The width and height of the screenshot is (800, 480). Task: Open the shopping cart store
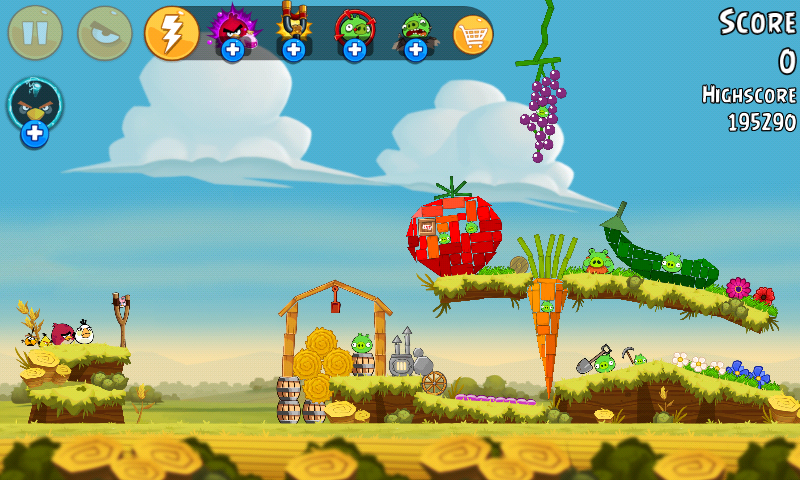tap(473, 34)
